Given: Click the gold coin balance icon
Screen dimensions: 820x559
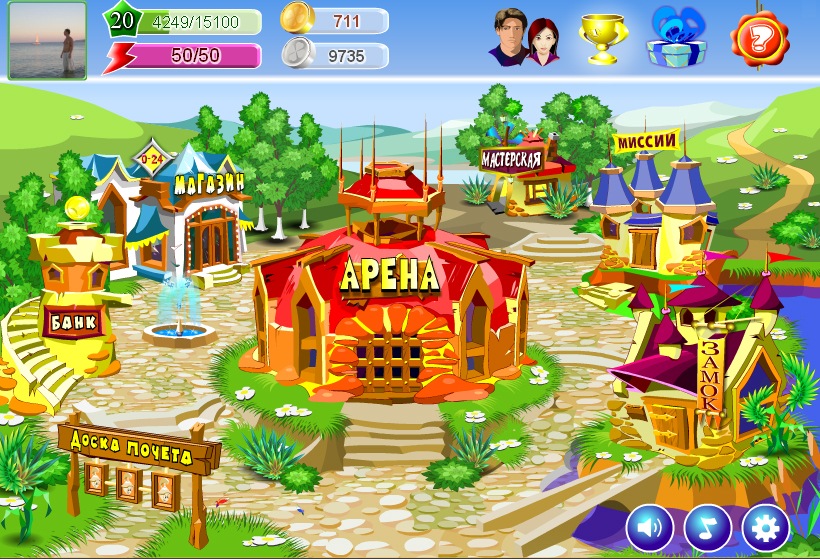Looking at the screenshot, I should coord(297,18).
